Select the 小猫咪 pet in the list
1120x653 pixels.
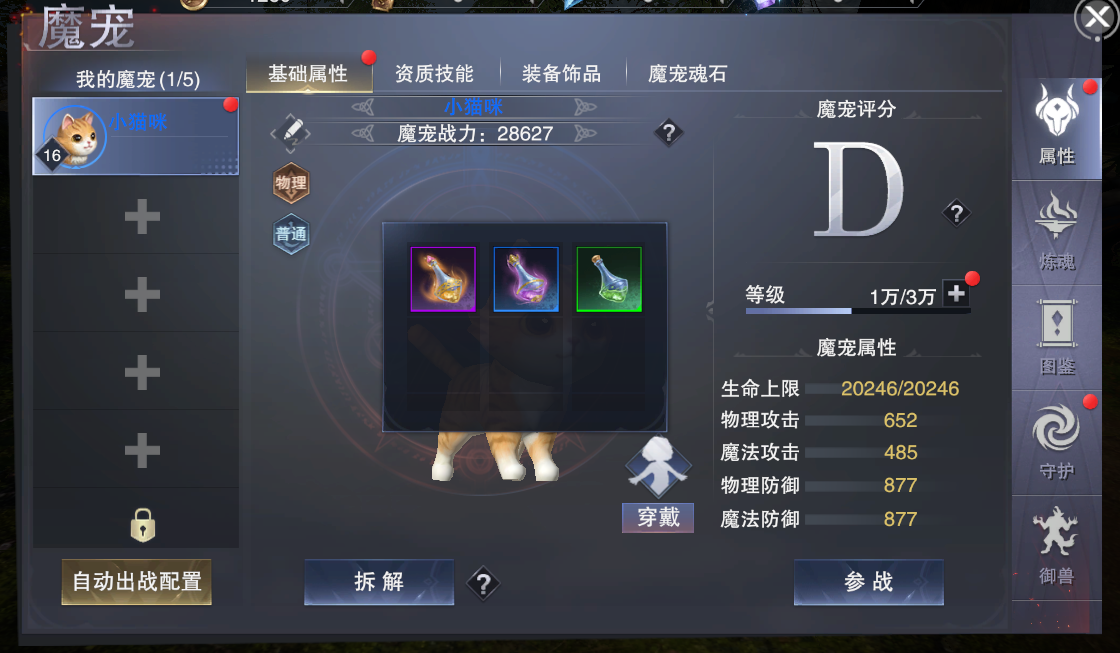(x=136, y=136)
